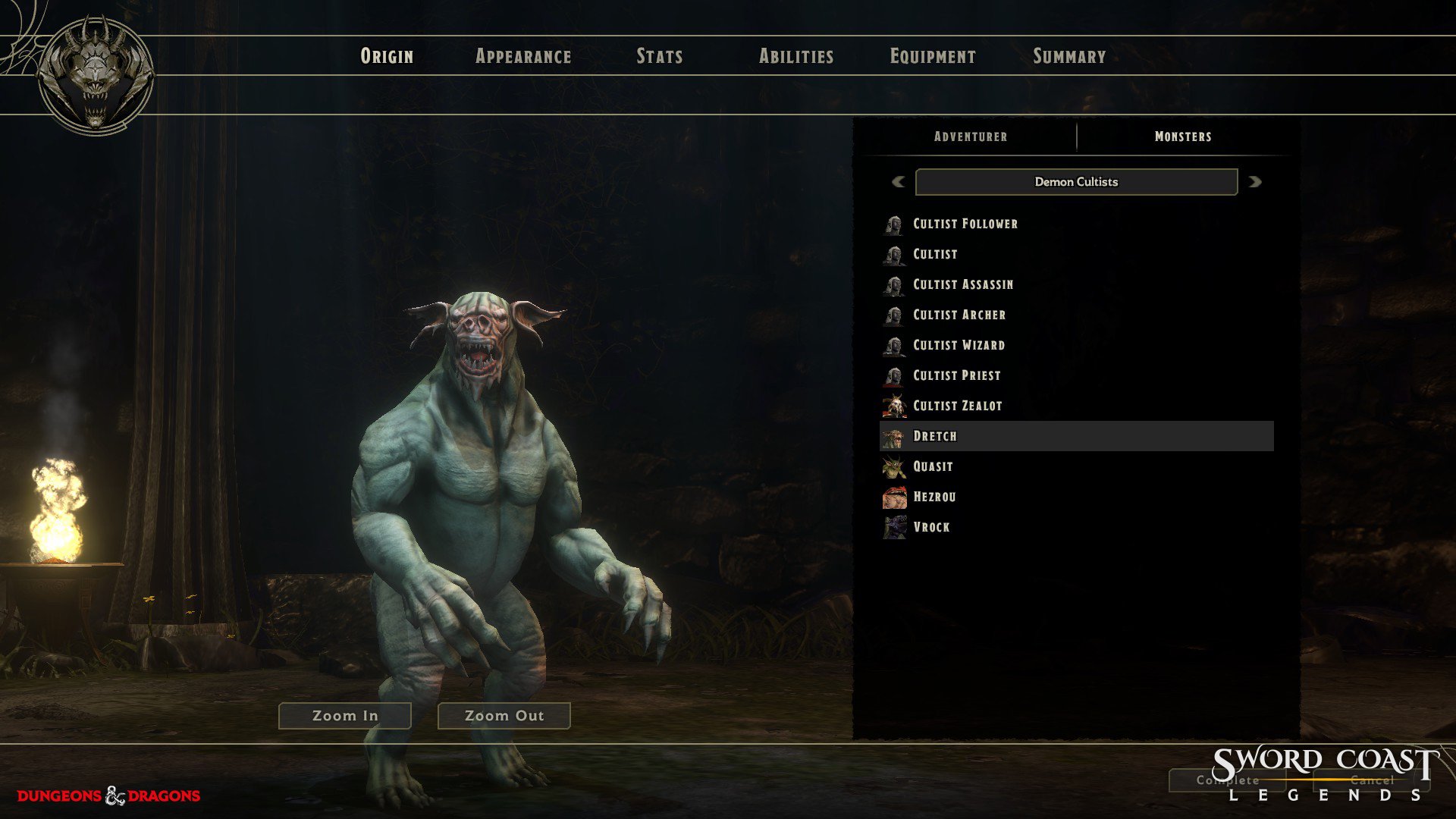
Task: Select the Origin tab
Action: click(x=387, y=56)
